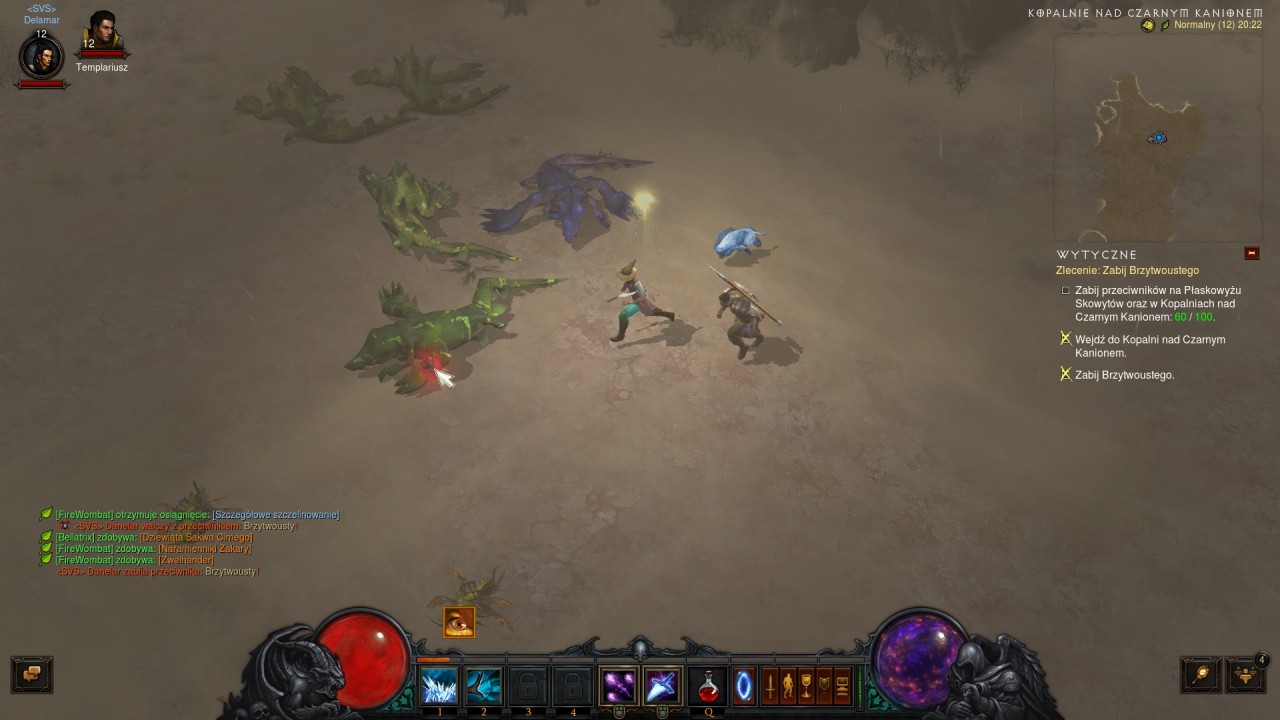1280x720 pixels.
Task: Open the sword-icon menu button
Action: (x=770, y=686)
